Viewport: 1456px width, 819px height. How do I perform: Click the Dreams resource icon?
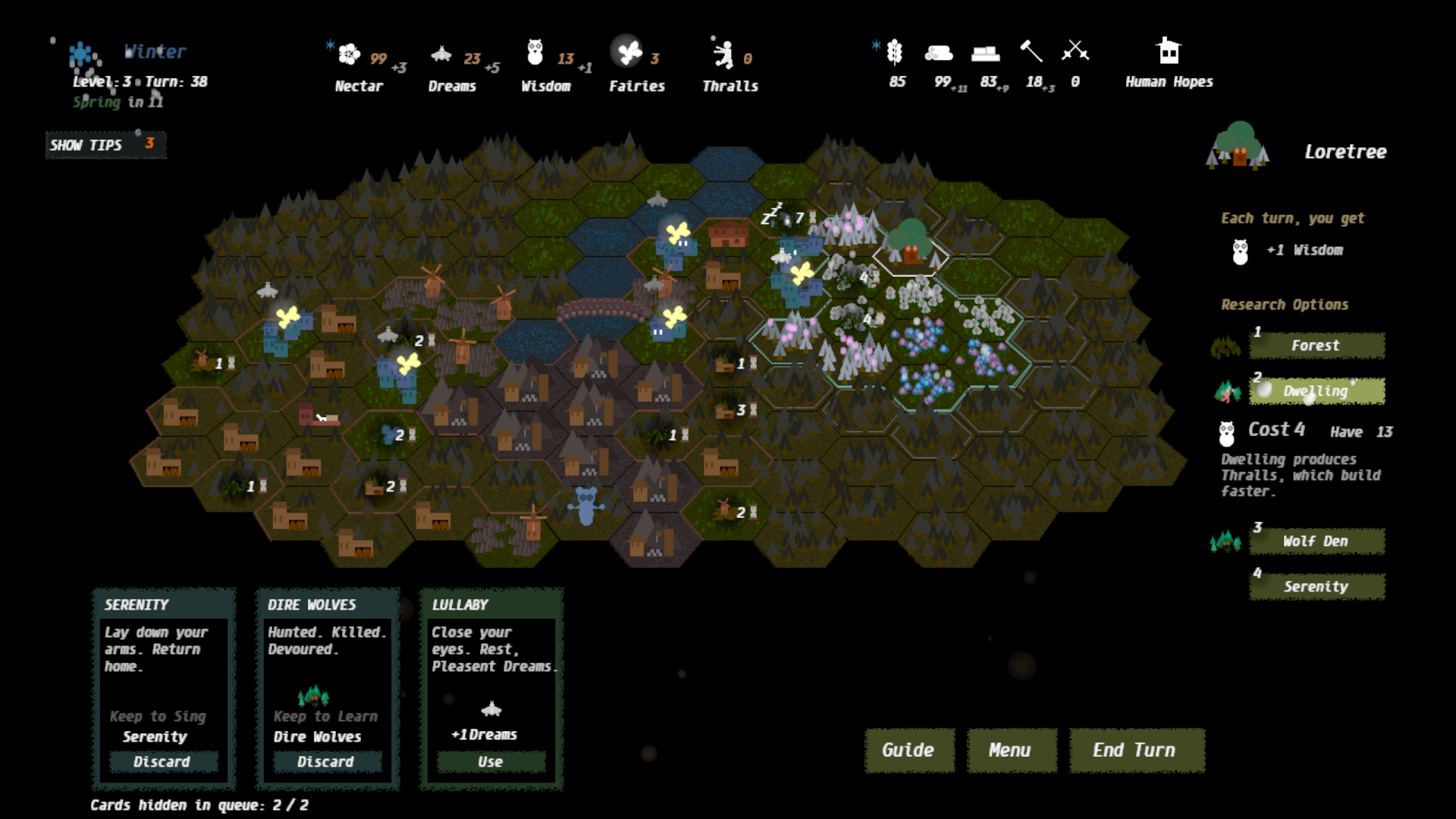(x=441, y=55)
